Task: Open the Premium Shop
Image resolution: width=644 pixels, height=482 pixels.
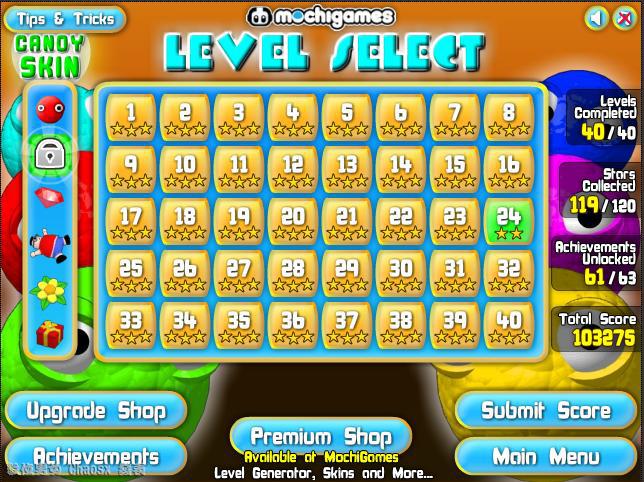Action: (x=322, y=436)
